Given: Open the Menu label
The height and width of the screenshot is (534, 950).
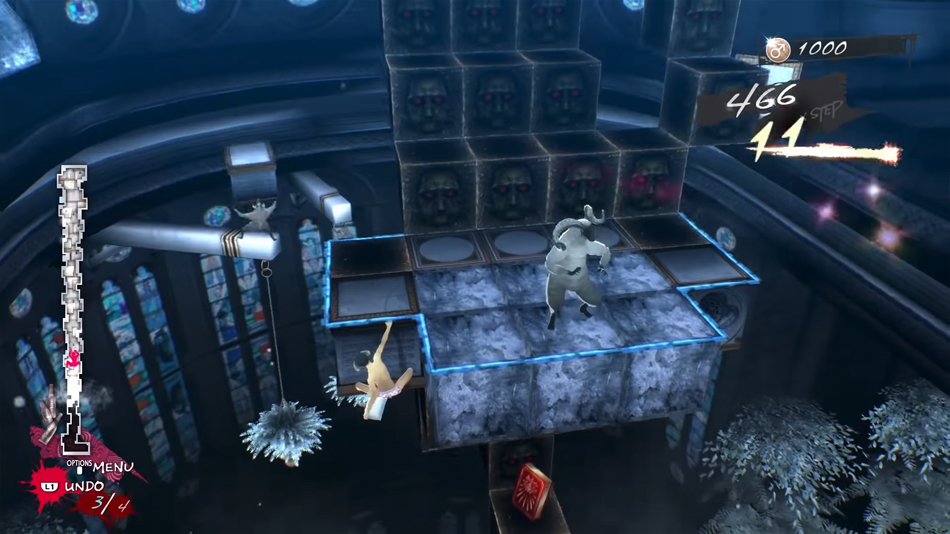Looking at the screenshot, I should point(113,467).
